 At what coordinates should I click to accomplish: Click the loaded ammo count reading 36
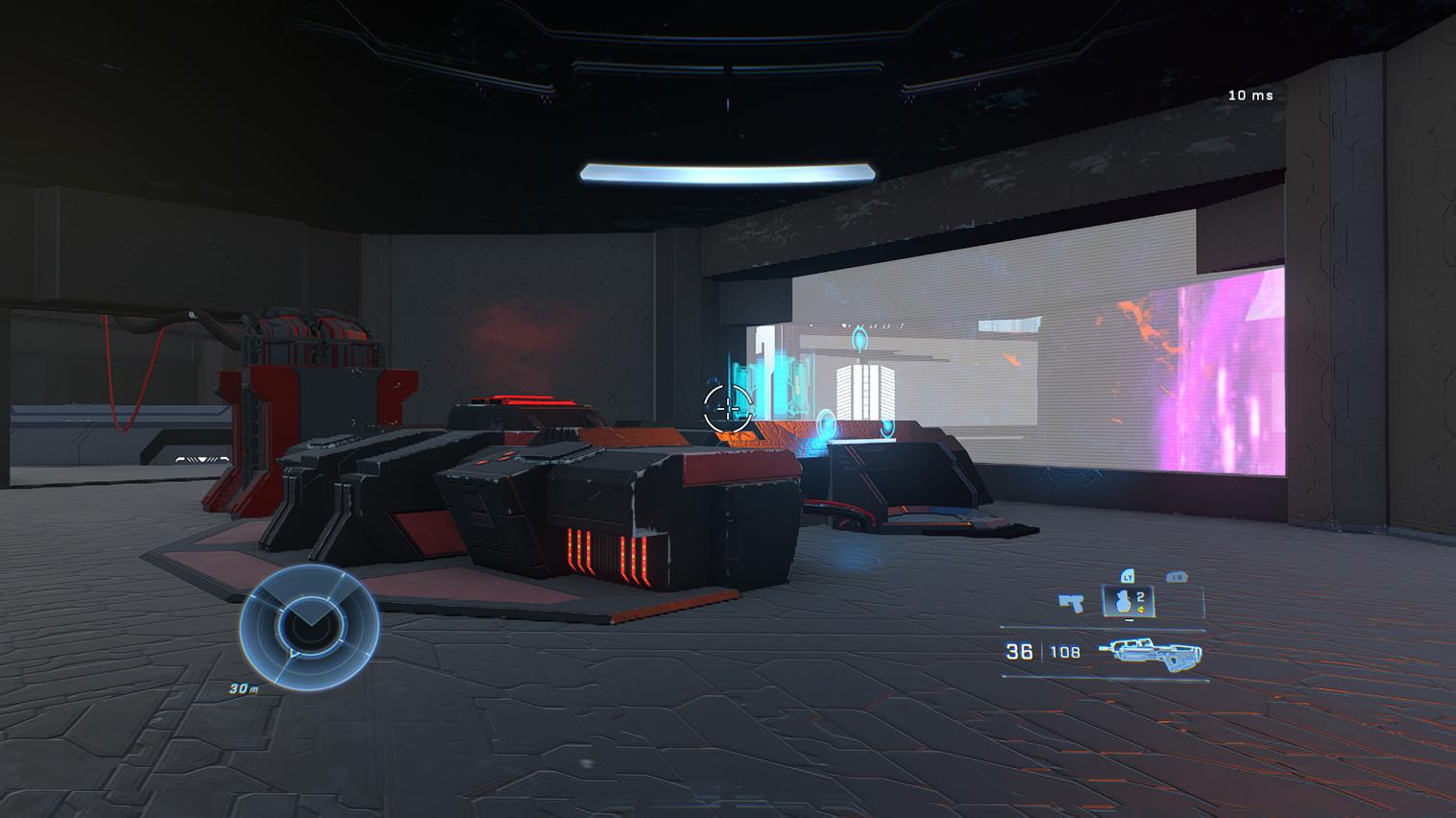(x=1020, y=651)
